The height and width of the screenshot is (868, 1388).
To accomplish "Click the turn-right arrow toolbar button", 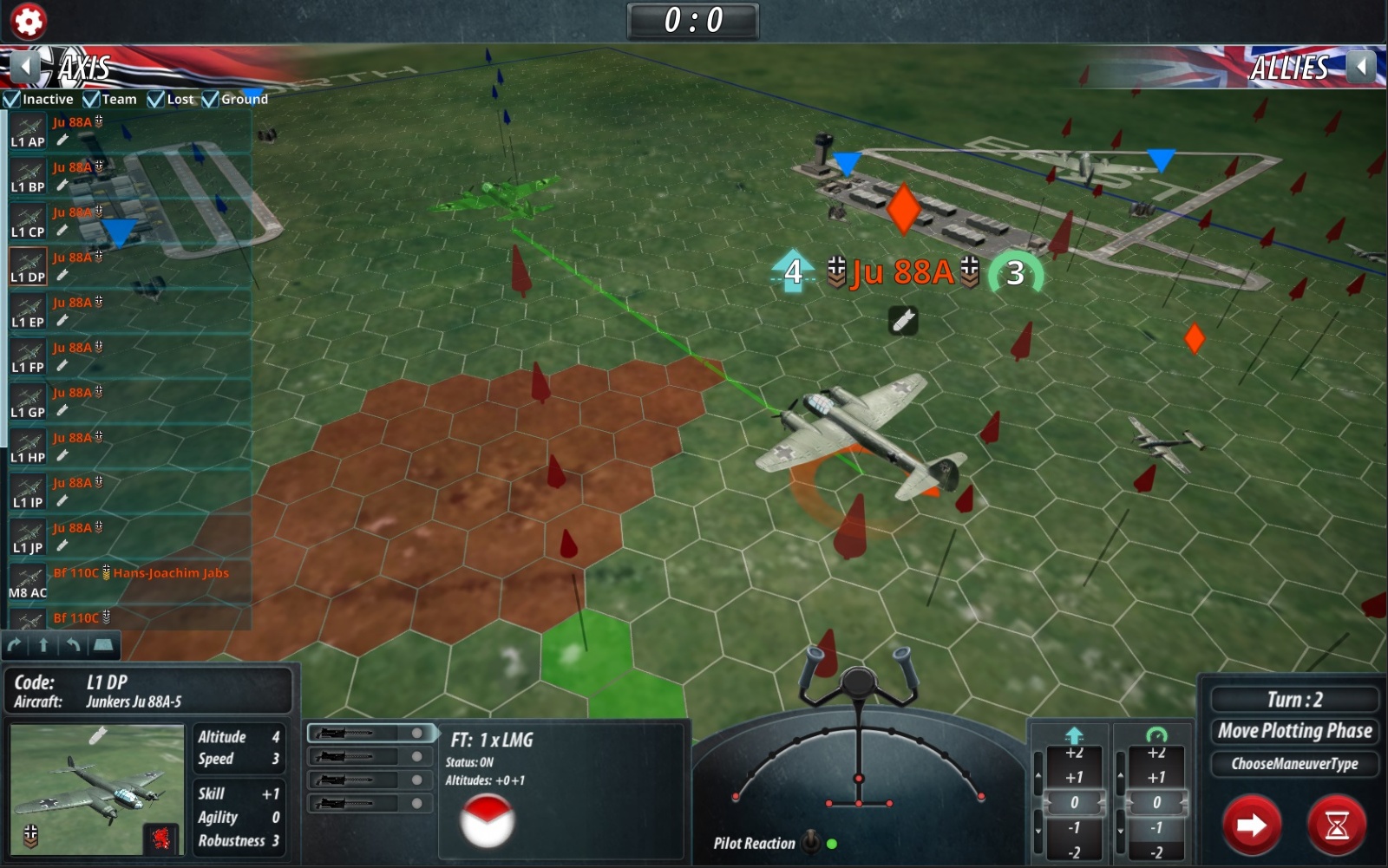I will [15, 644].
